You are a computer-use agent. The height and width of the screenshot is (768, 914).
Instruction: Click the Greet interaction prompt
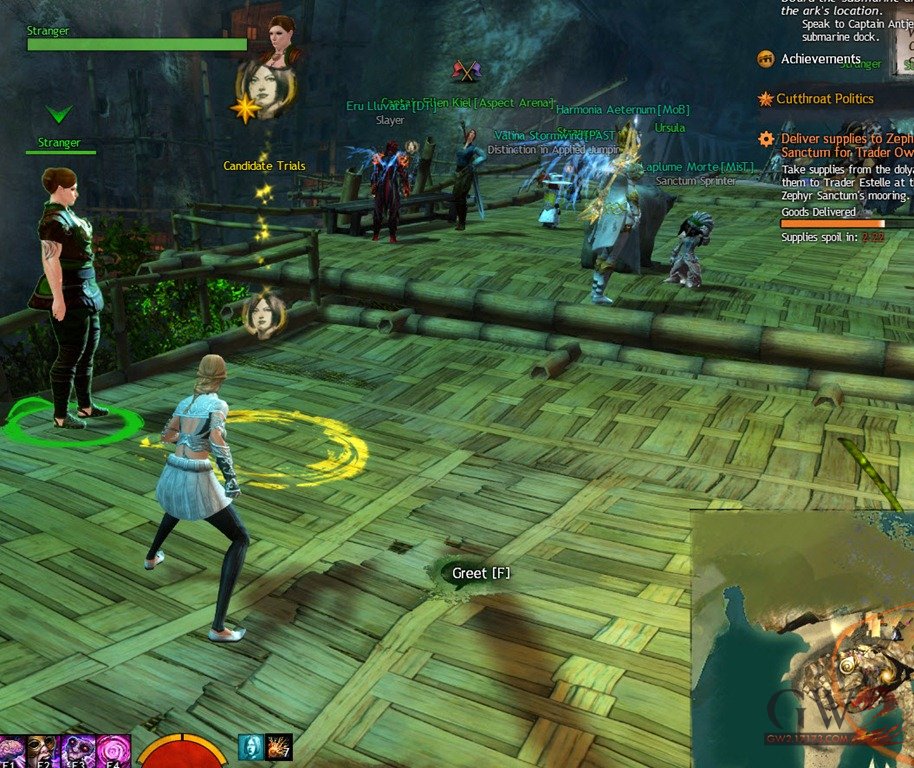[x=470, y=573]
